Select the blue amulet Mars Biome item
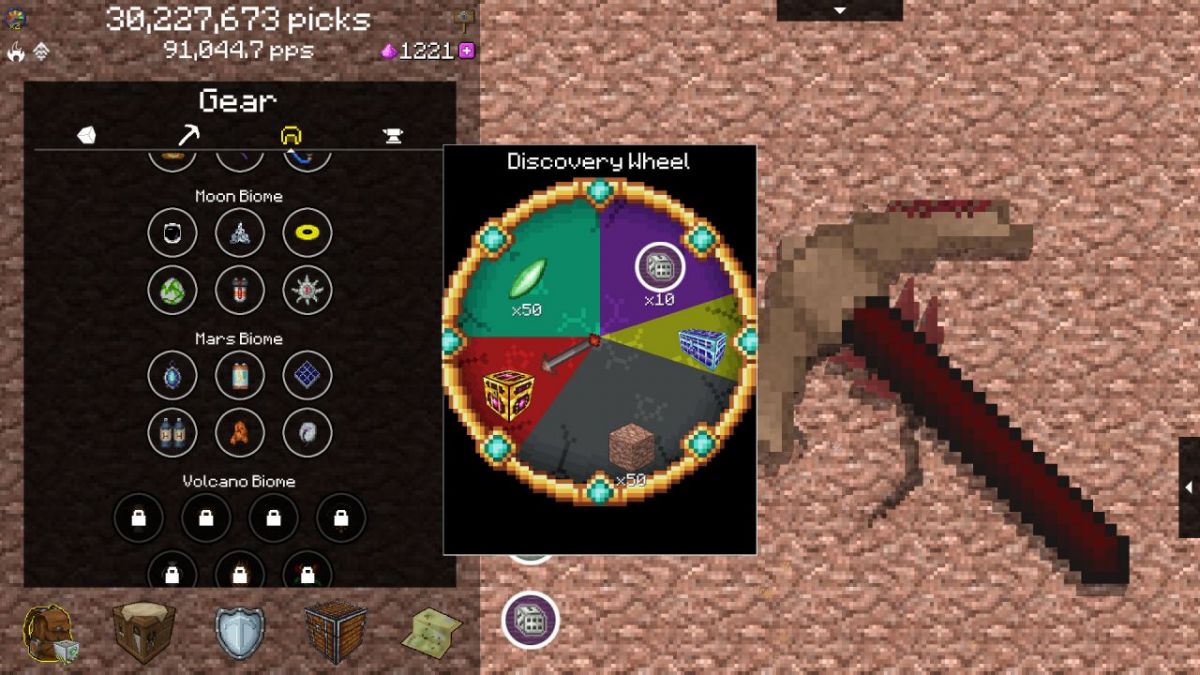 point(170,376)
